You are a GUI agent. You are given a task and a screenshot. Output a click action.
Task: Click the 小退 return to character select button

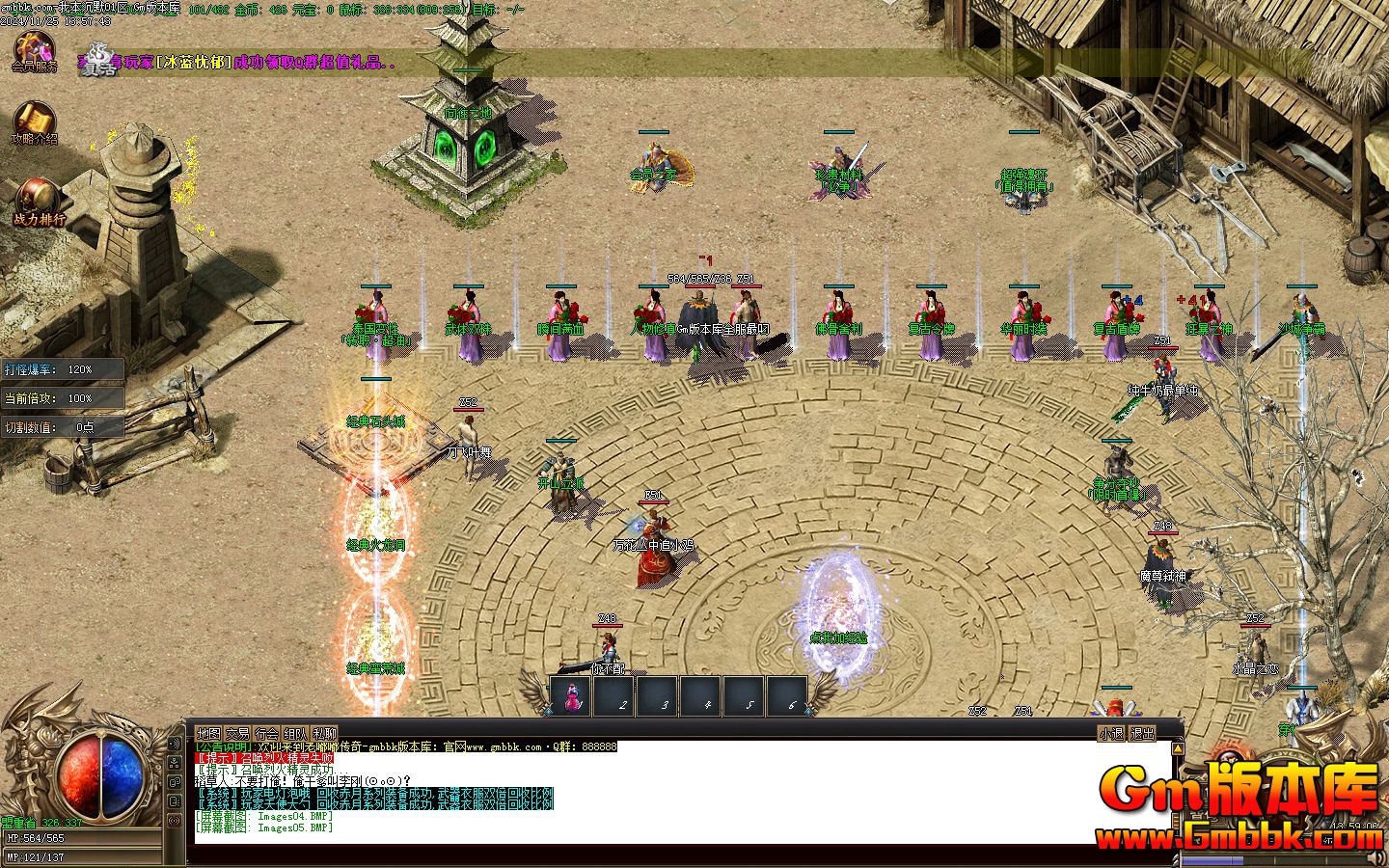1111,734
